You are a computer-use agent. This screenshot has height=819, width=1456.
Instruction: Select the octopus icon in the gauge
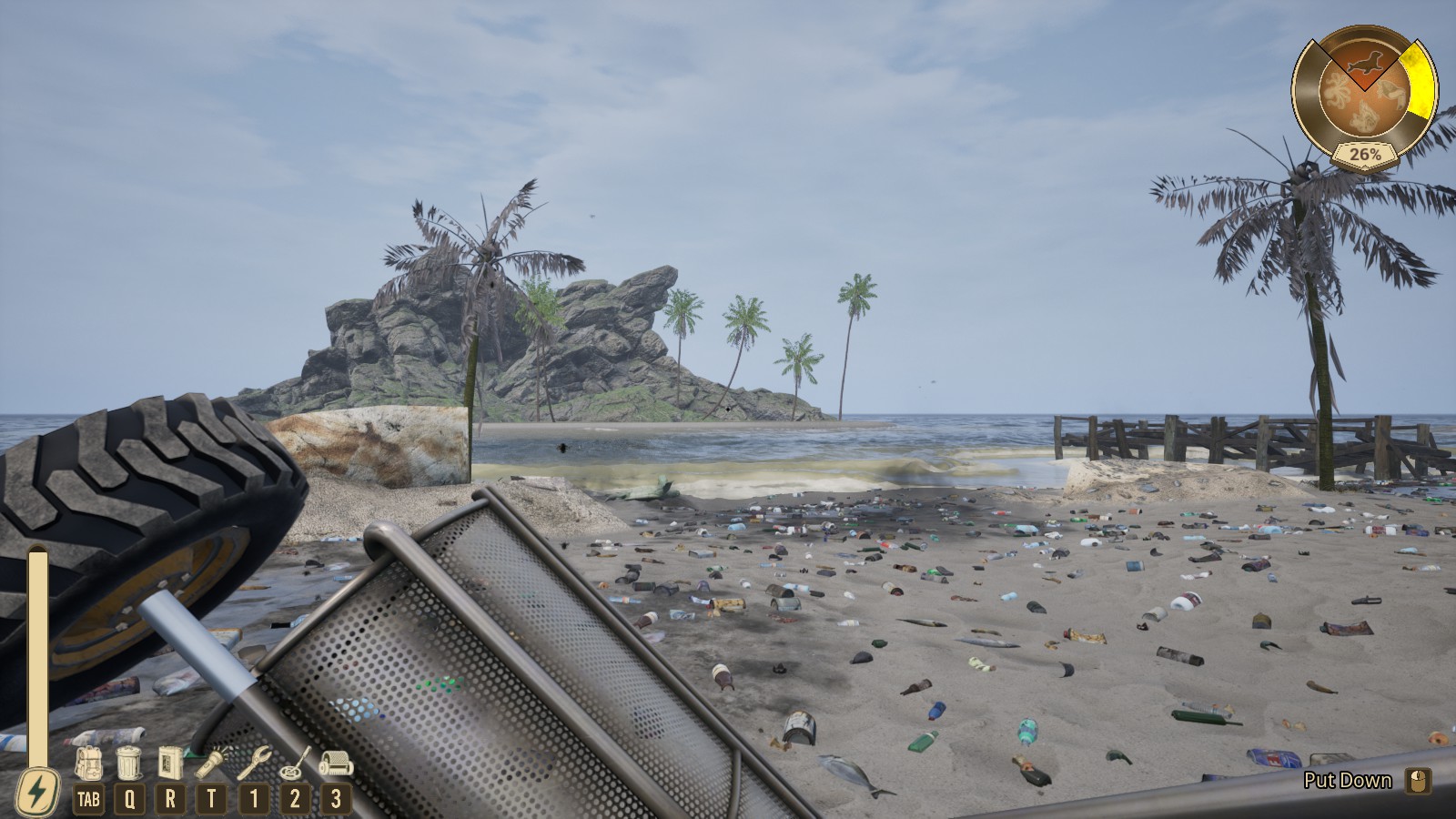[x=1338, y=89]
